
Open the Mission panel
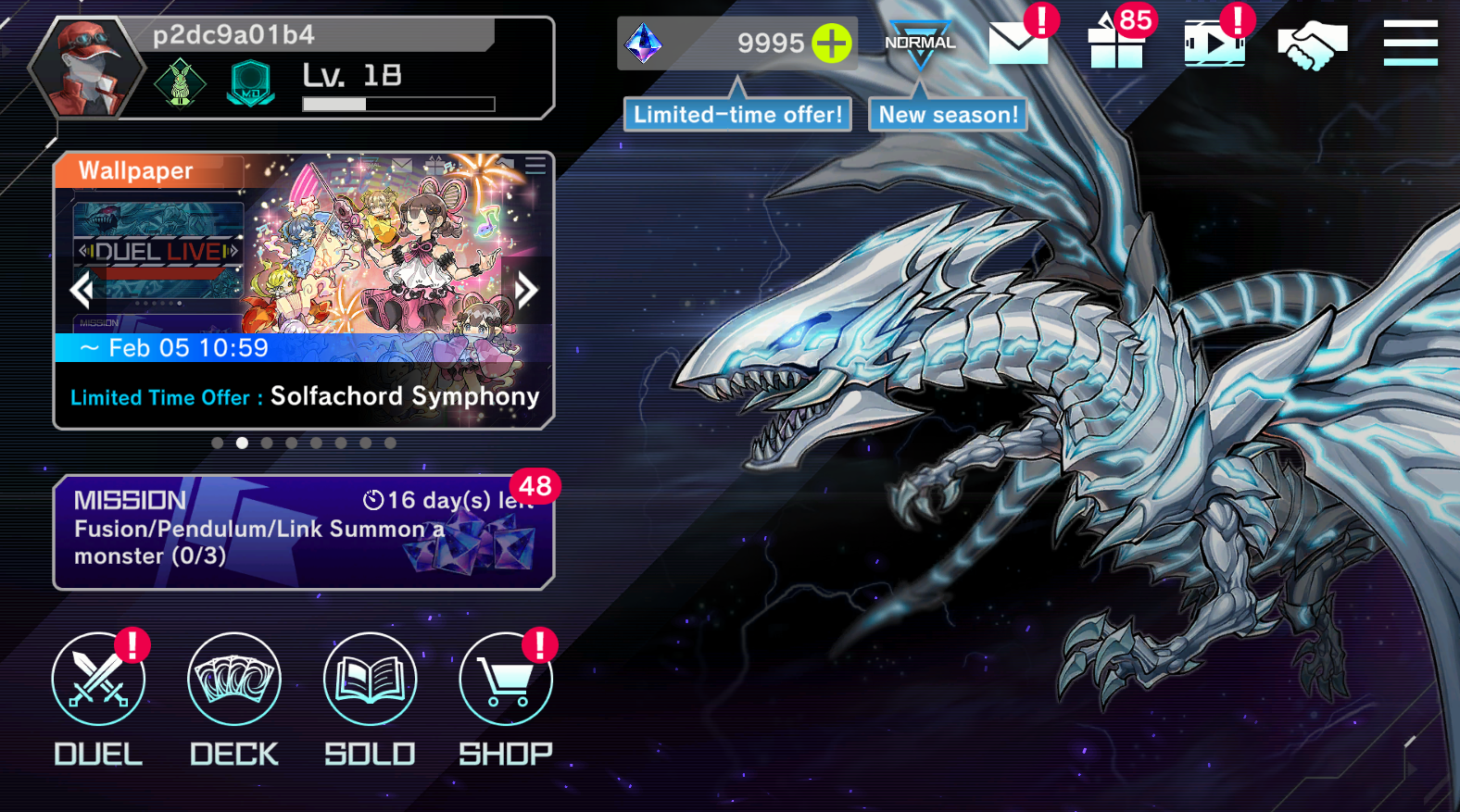(304, 532)
